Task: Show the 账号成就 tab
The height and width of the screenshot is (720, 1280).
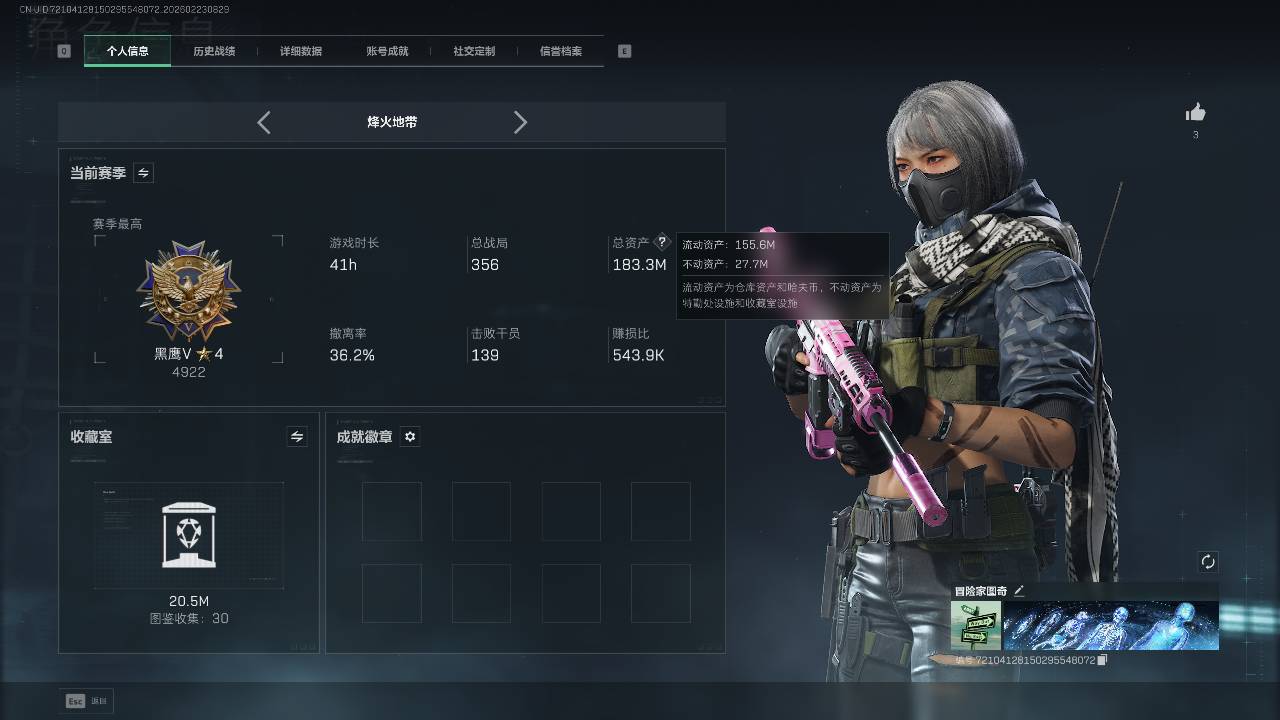Action: coord(387,51)
